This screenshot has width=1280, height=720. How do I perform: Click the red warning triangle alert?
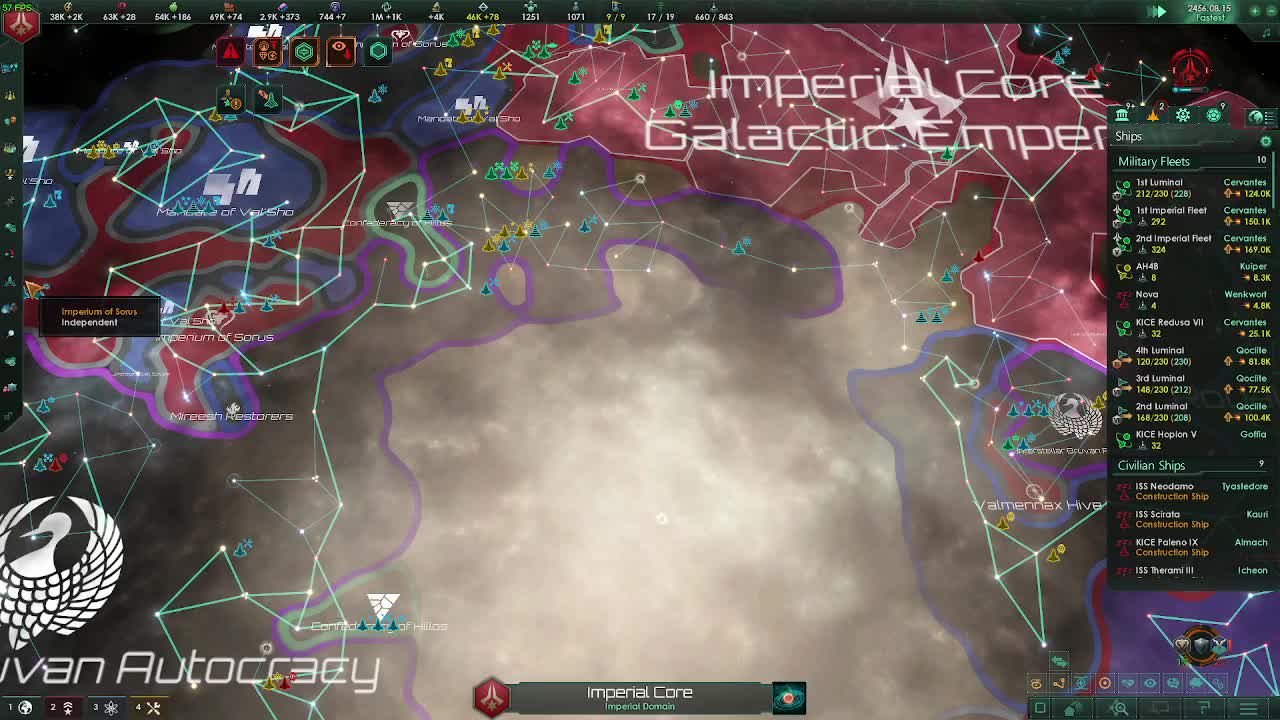click(x=231, y=52)
